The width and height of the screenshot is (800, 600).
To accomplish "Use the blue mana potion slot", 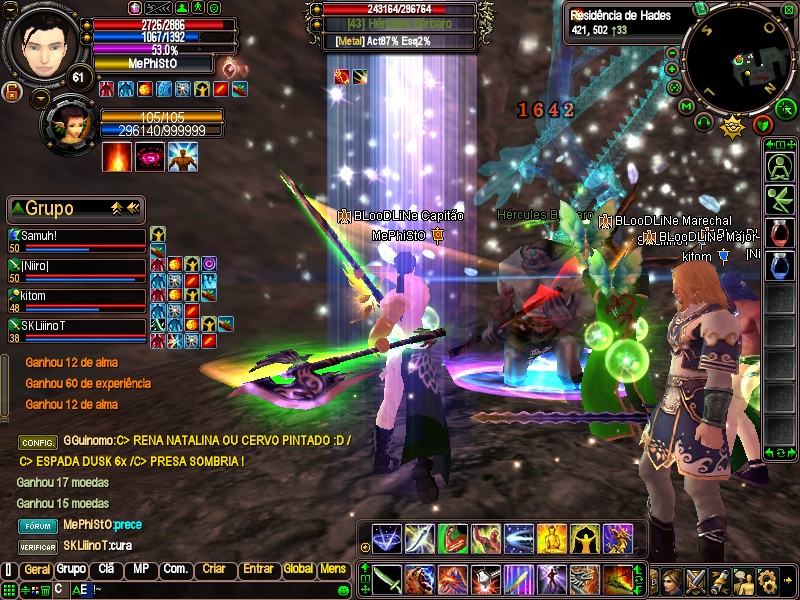I will coord(780,266).
